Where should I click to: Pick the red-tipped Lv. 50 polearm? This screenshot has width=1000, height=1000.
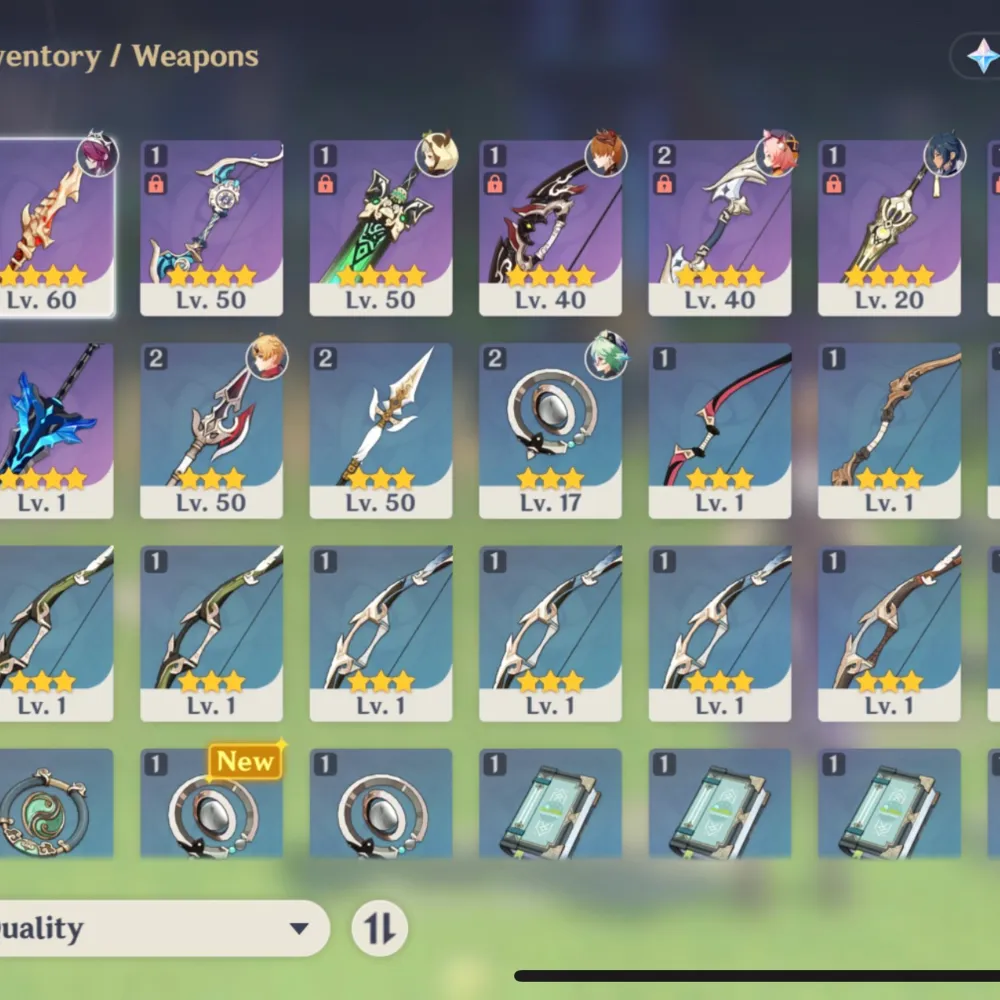[211, 428]
